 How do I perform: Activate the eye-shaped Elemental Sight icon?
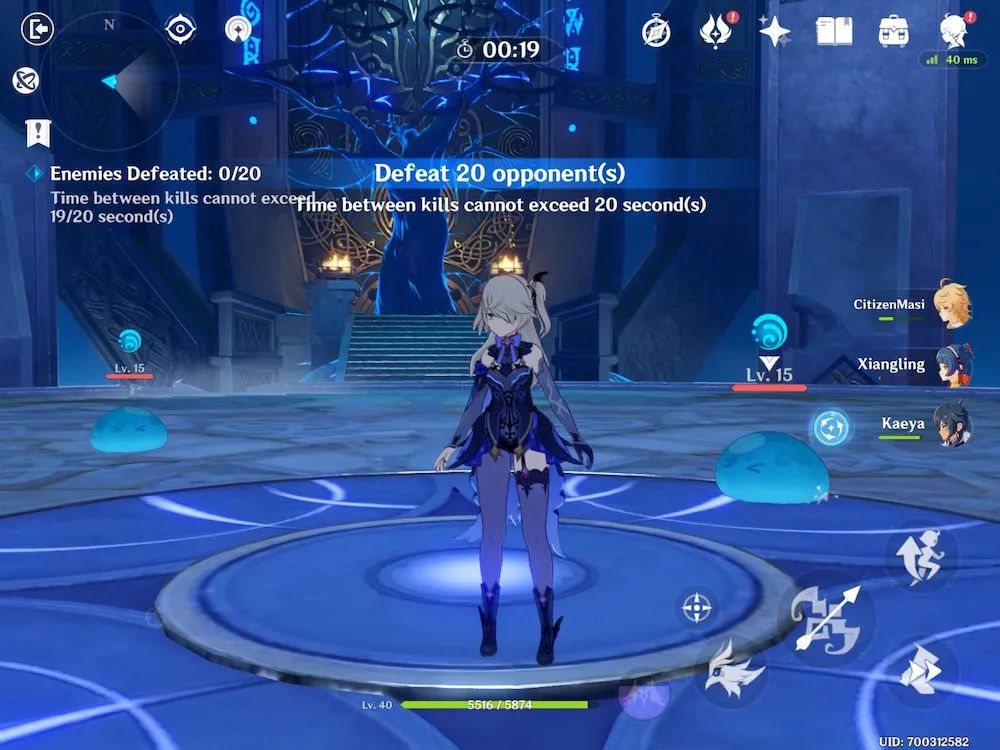click(180, 29)
